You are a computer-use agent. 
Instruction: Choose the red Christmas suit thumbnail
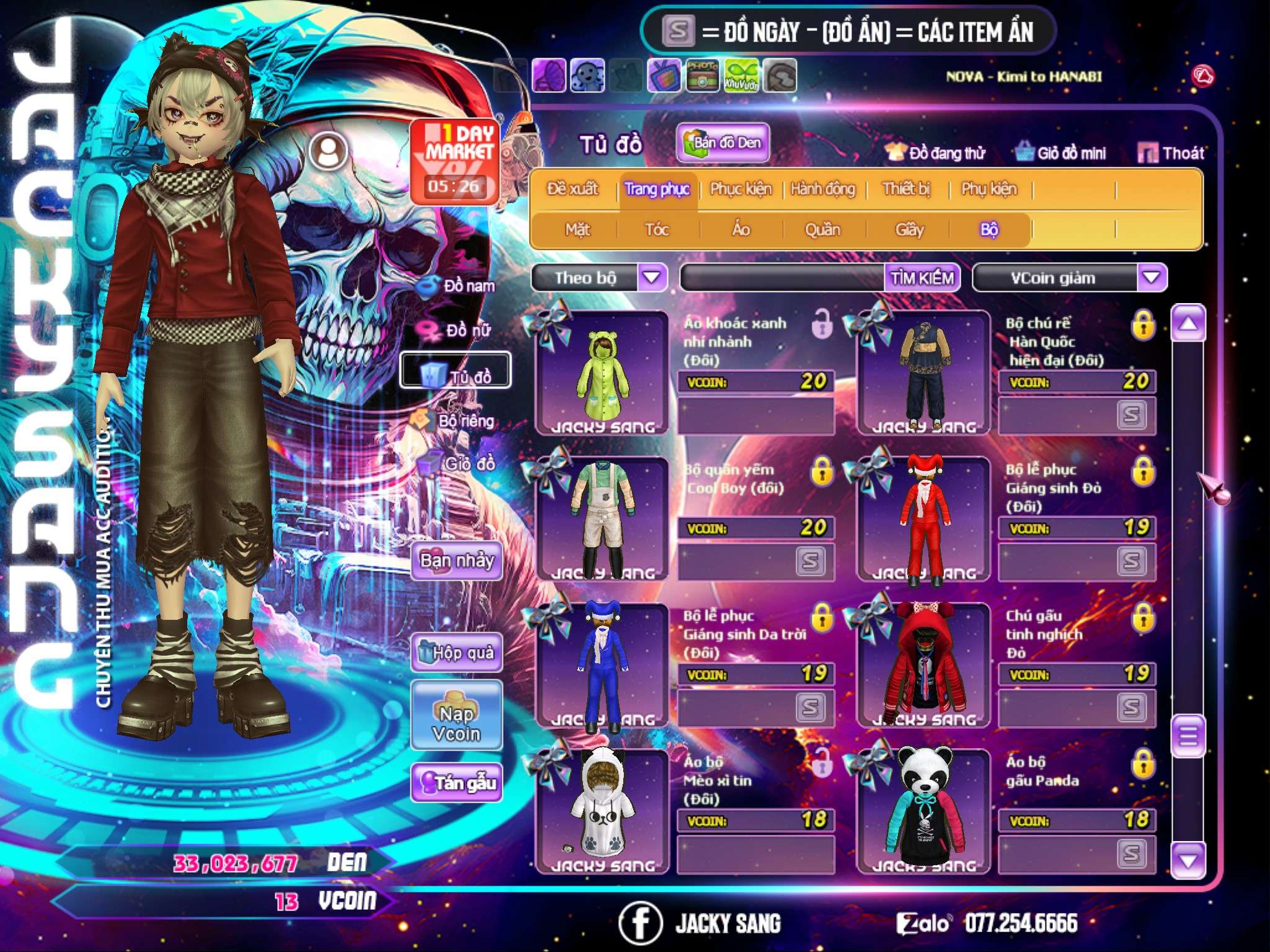point(924,519)
